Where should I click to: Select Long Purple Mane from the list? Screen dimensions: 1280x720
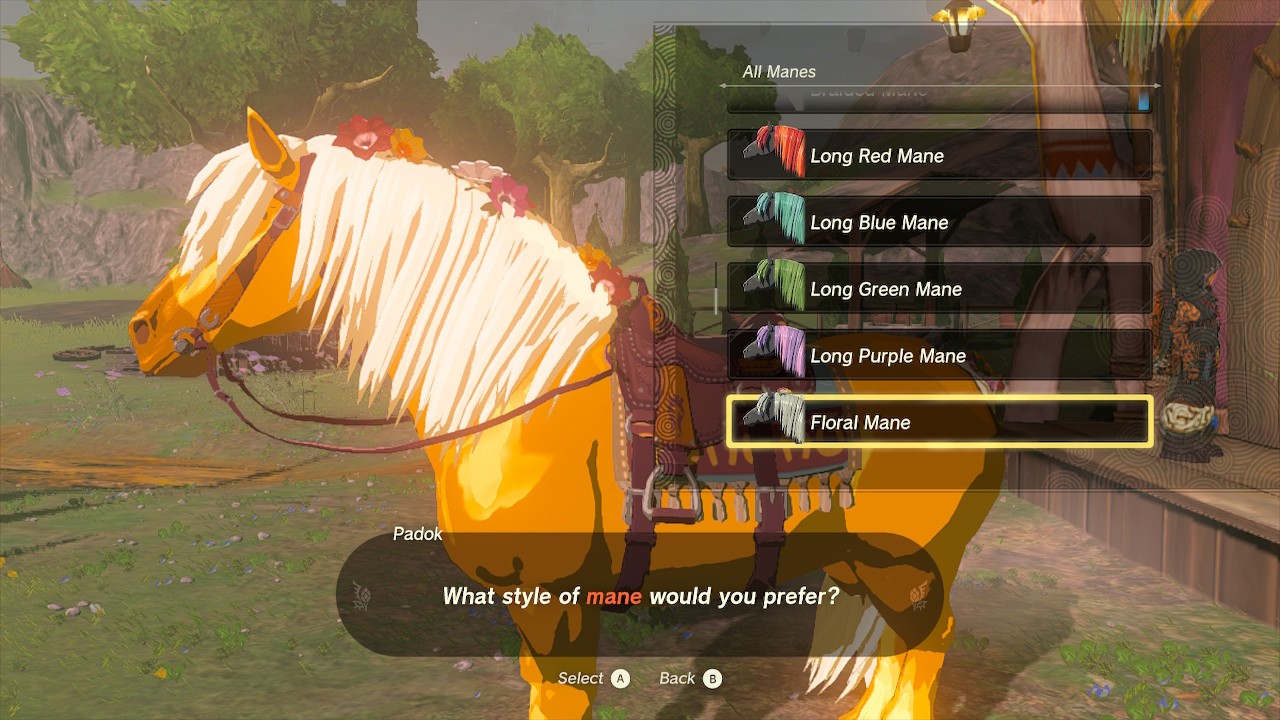tap(938, 356)
